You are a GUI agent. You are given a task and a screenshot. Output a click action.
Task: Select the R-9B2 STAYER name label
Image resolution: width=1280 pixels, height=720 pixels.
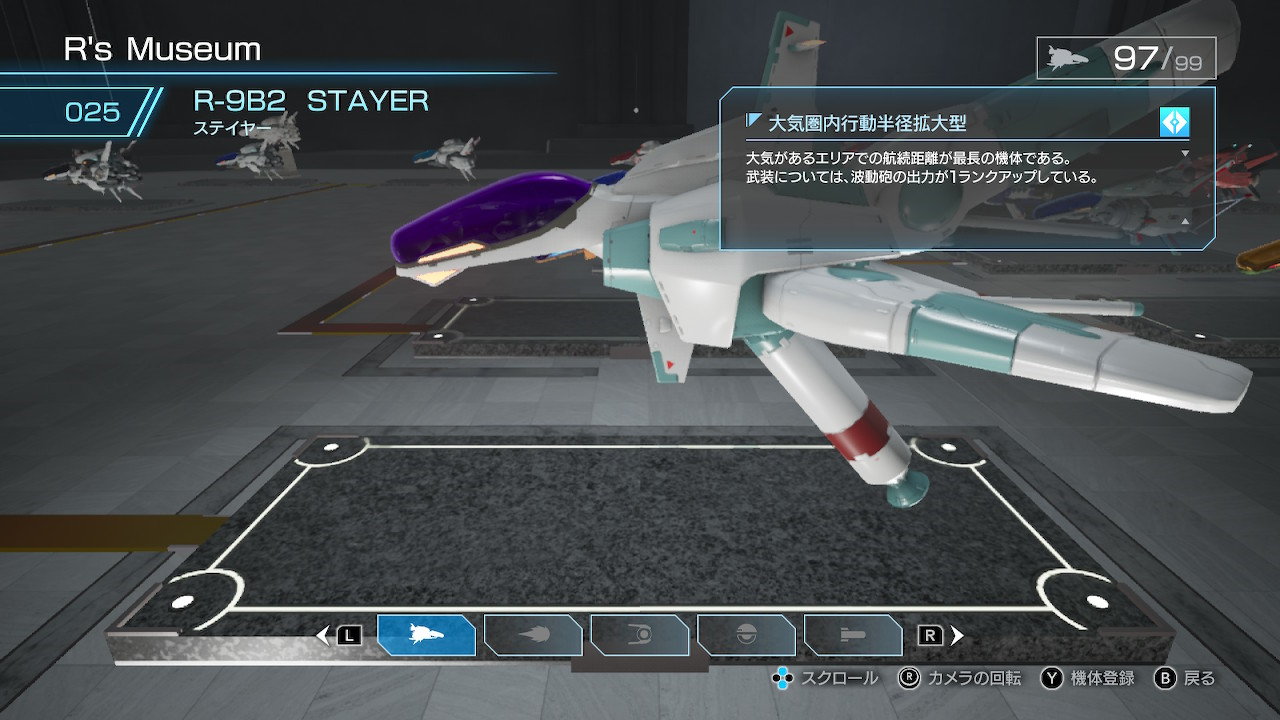(311, 101)
